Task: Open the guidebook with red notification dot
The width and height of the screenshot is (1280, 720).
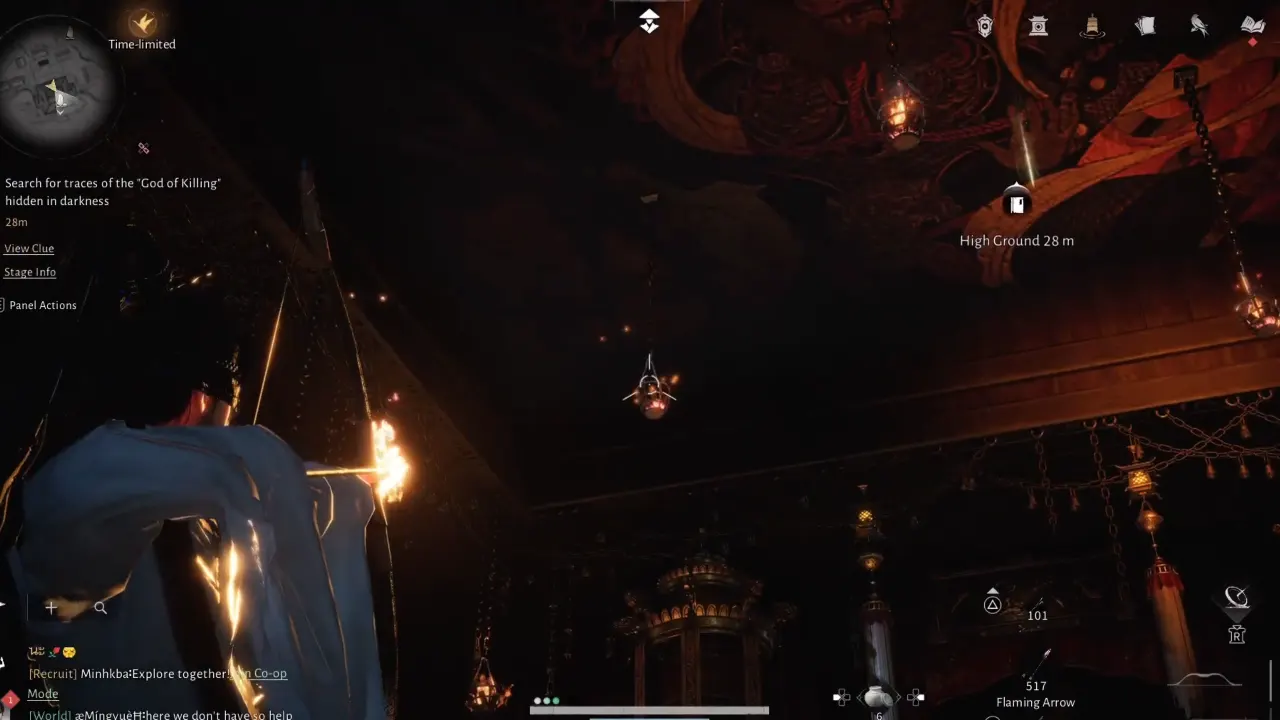Action: point(1253,25)
